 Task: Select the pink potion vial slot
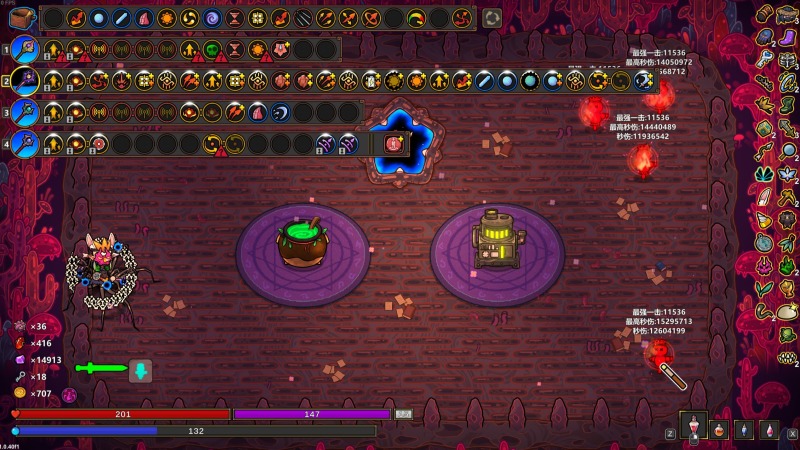(x=769, y=429)
